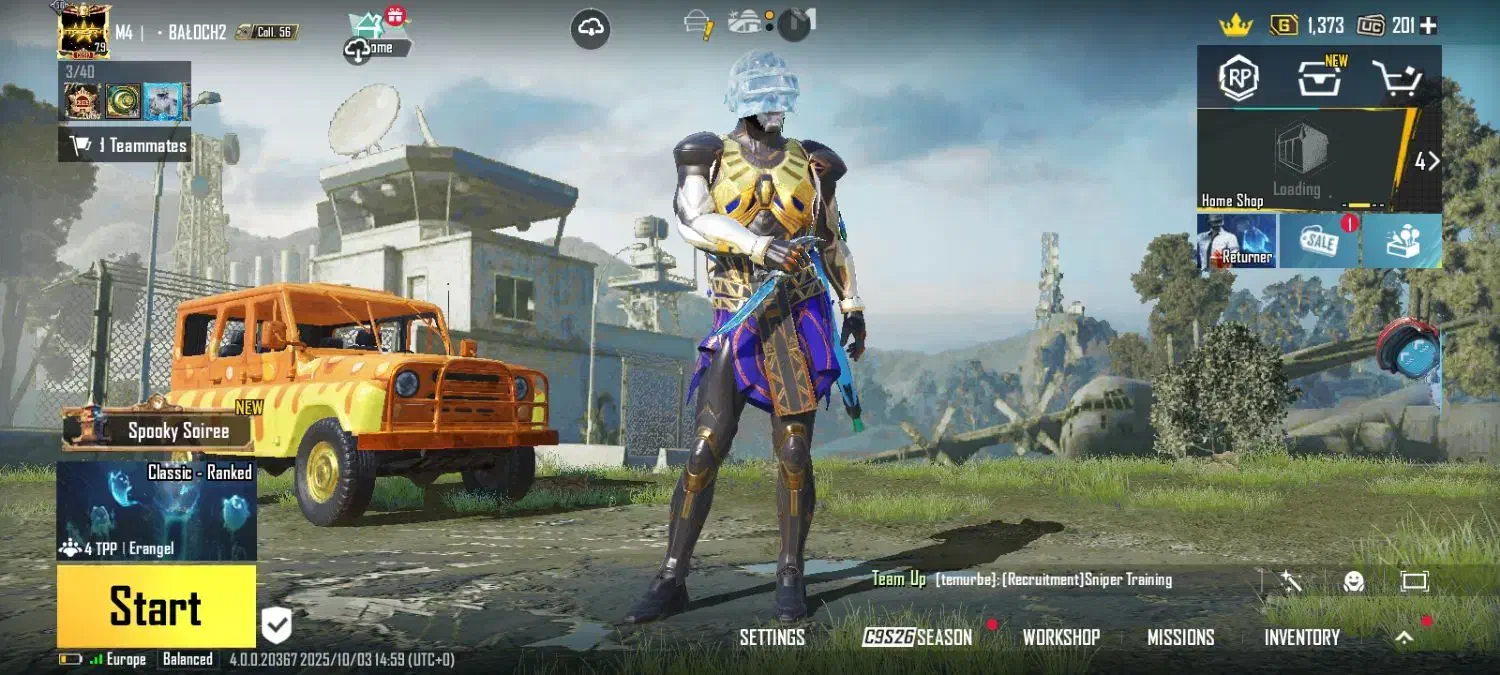Open the Teammates panel
The height and width of the screenshot is (675, 1500).
125,146
